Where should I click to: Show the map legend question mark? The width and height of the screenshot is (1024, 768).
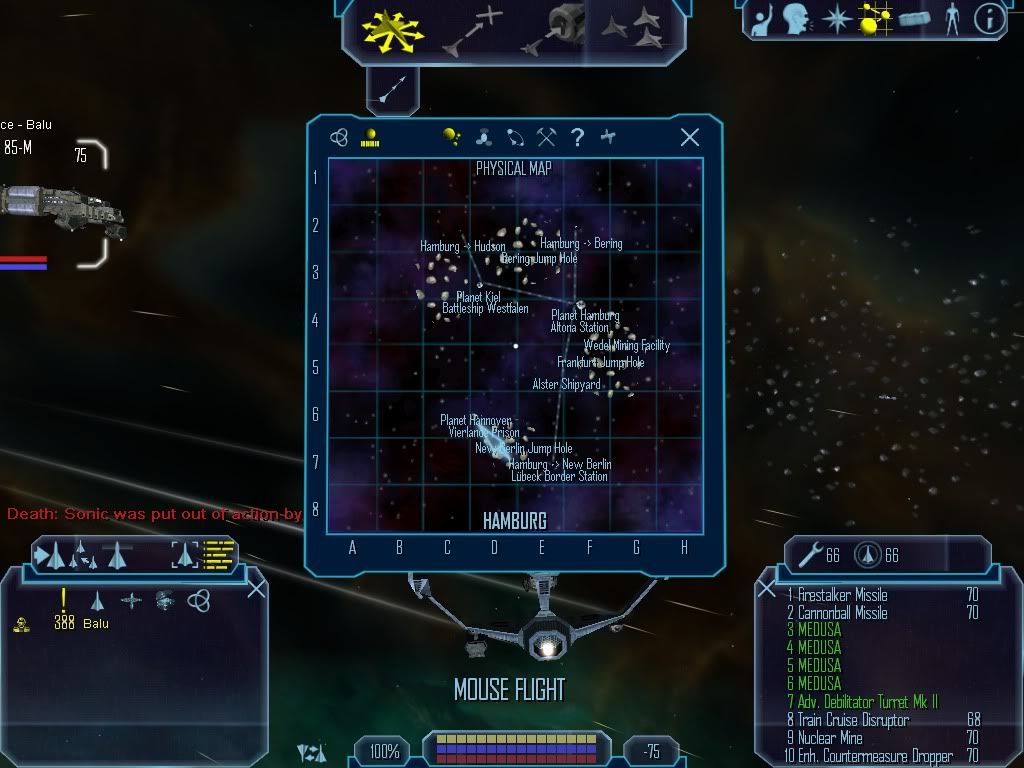(x=577, y=138)
